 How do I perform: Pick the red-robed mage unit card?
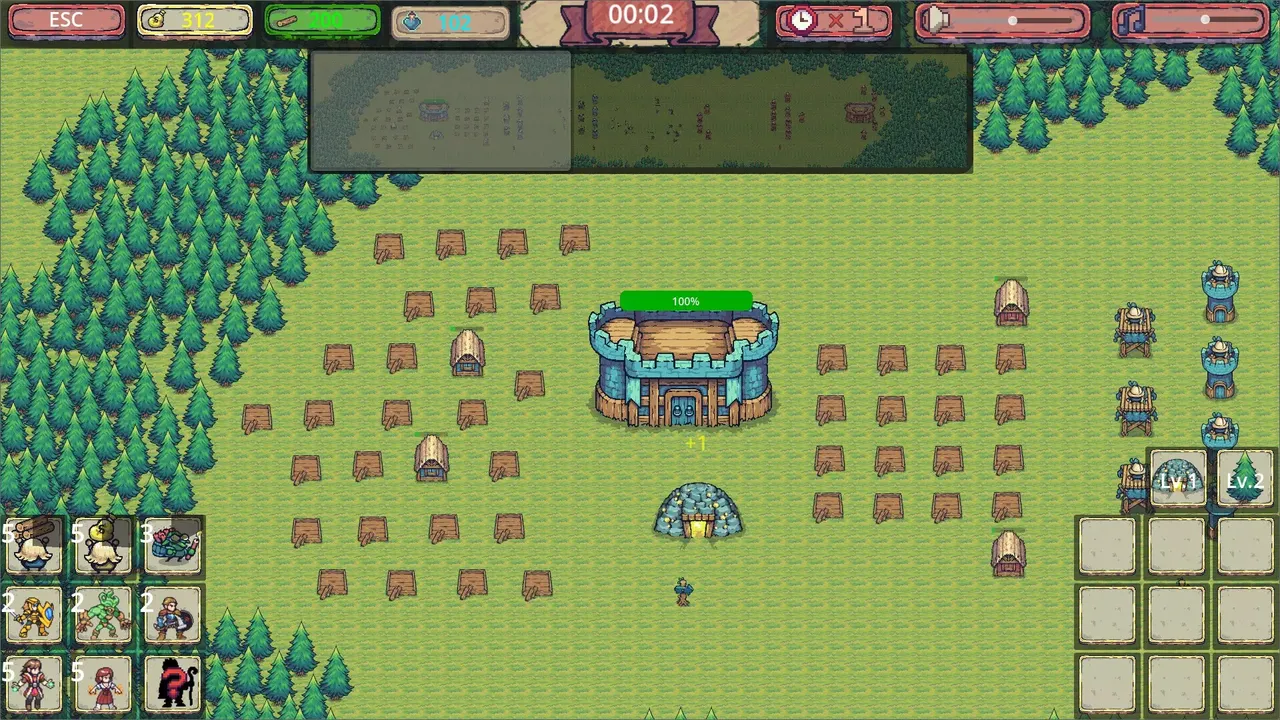35,682
